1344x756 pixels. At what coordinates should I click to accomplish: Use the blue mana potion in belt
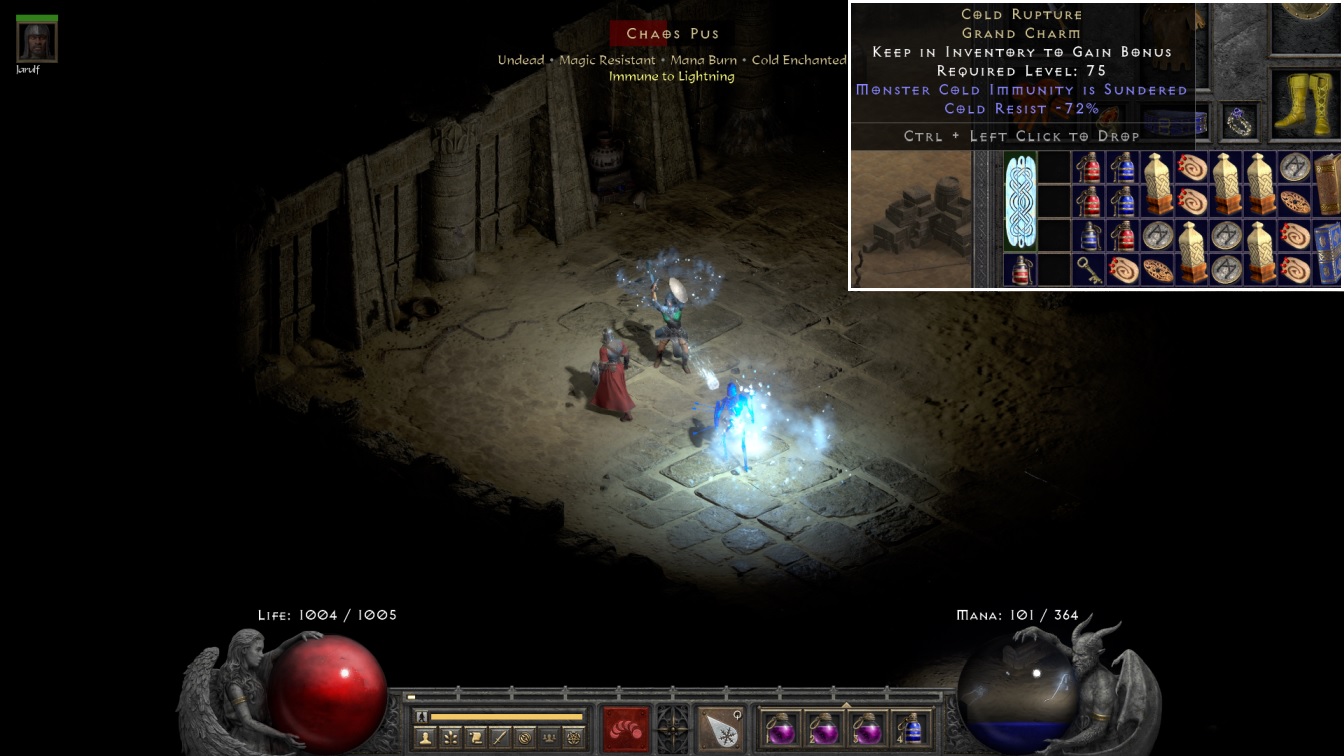911,728
